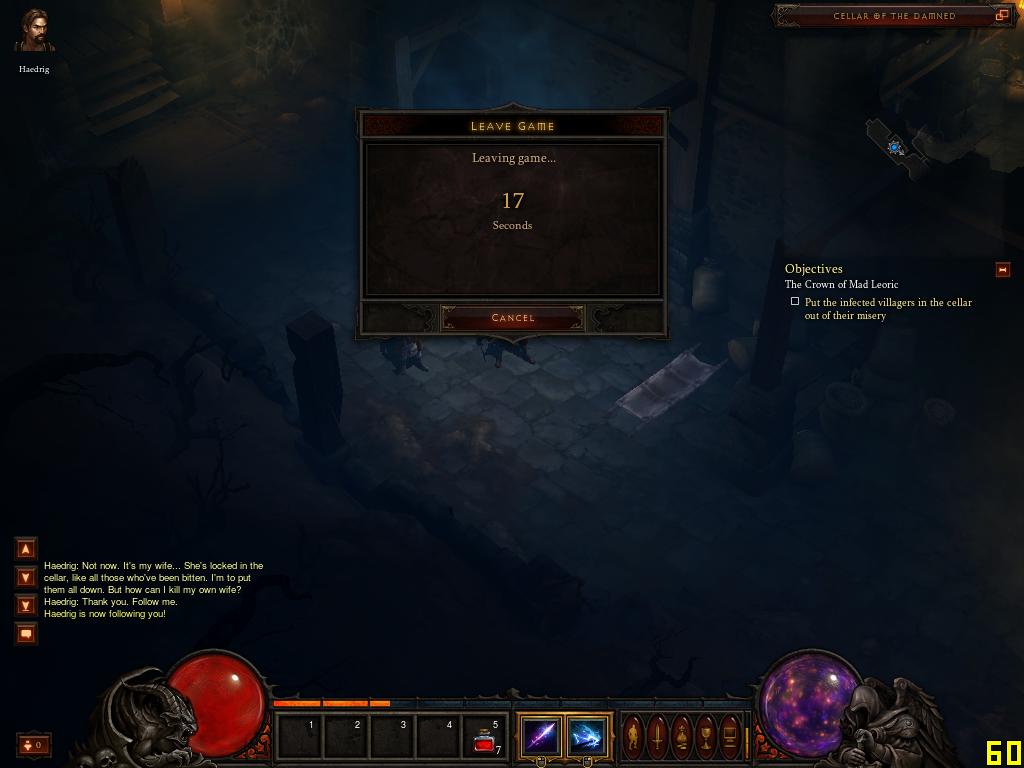This screenshot has width=1024, height=768.
Task: Open the chat speech bubble button
Action: (26, 633)
